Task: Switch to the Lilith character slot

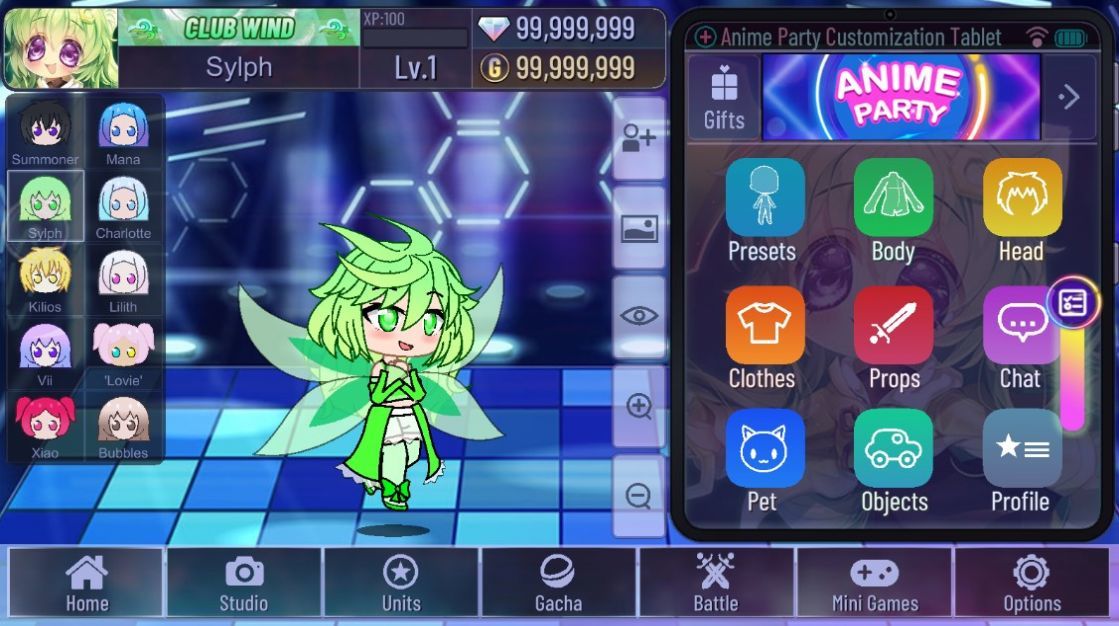Action: tap(123, 279)
